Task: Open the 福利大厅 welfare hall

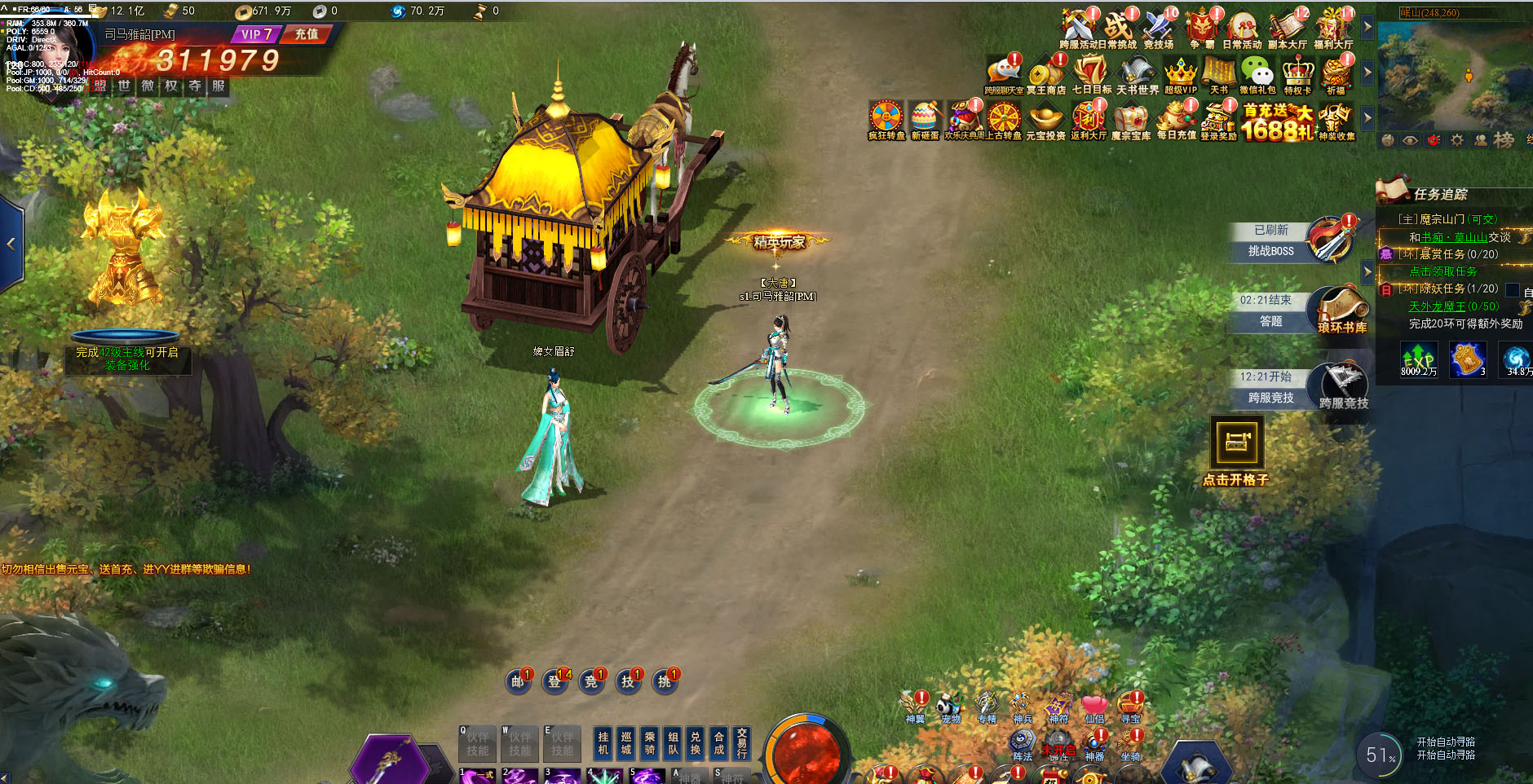Action: [x=1333, y=29]
